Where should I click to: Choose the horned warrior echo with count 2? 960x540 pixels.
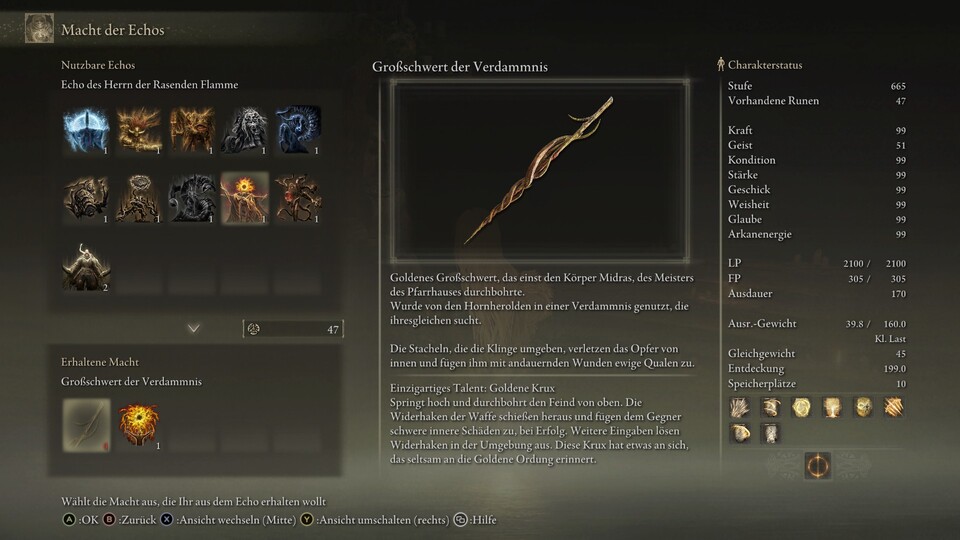pos(86,265)
